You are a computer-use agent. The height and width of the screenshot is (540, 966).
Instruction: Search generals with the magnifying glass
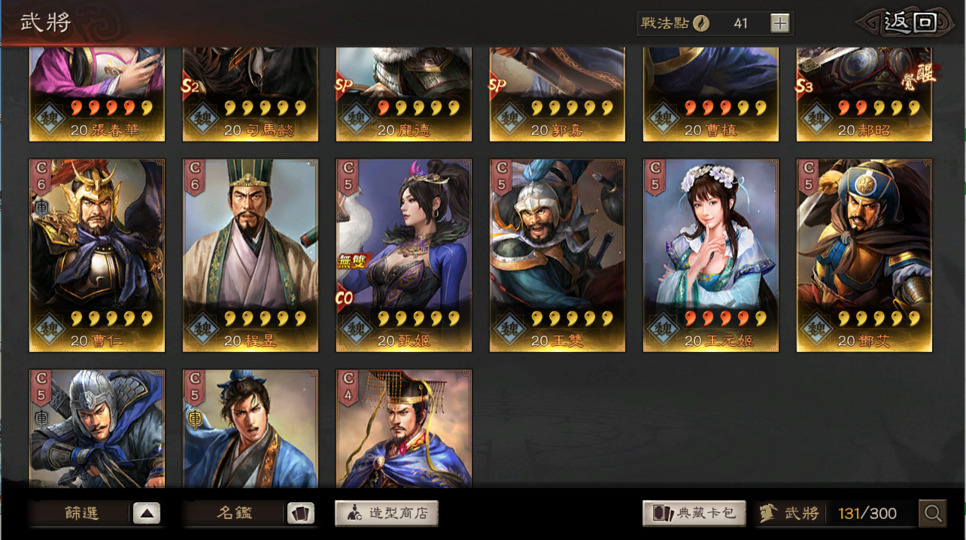pos(932,513)
